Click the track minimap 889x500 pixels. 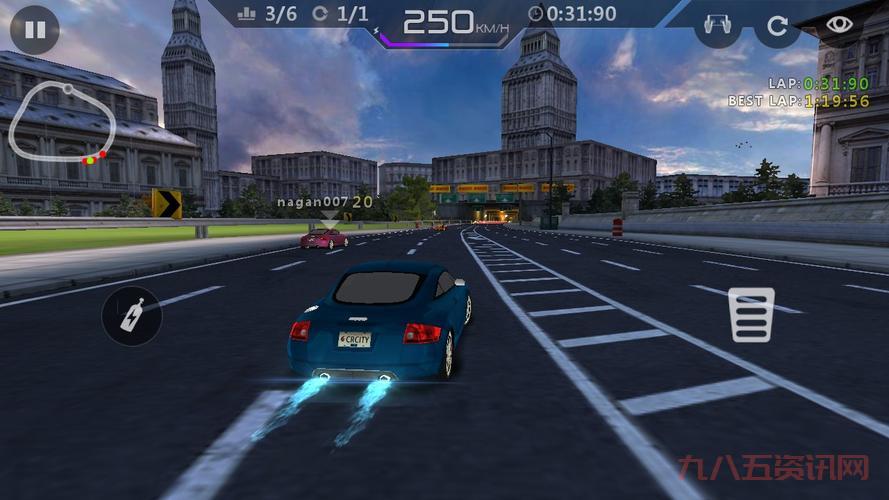tap(62, 122)
